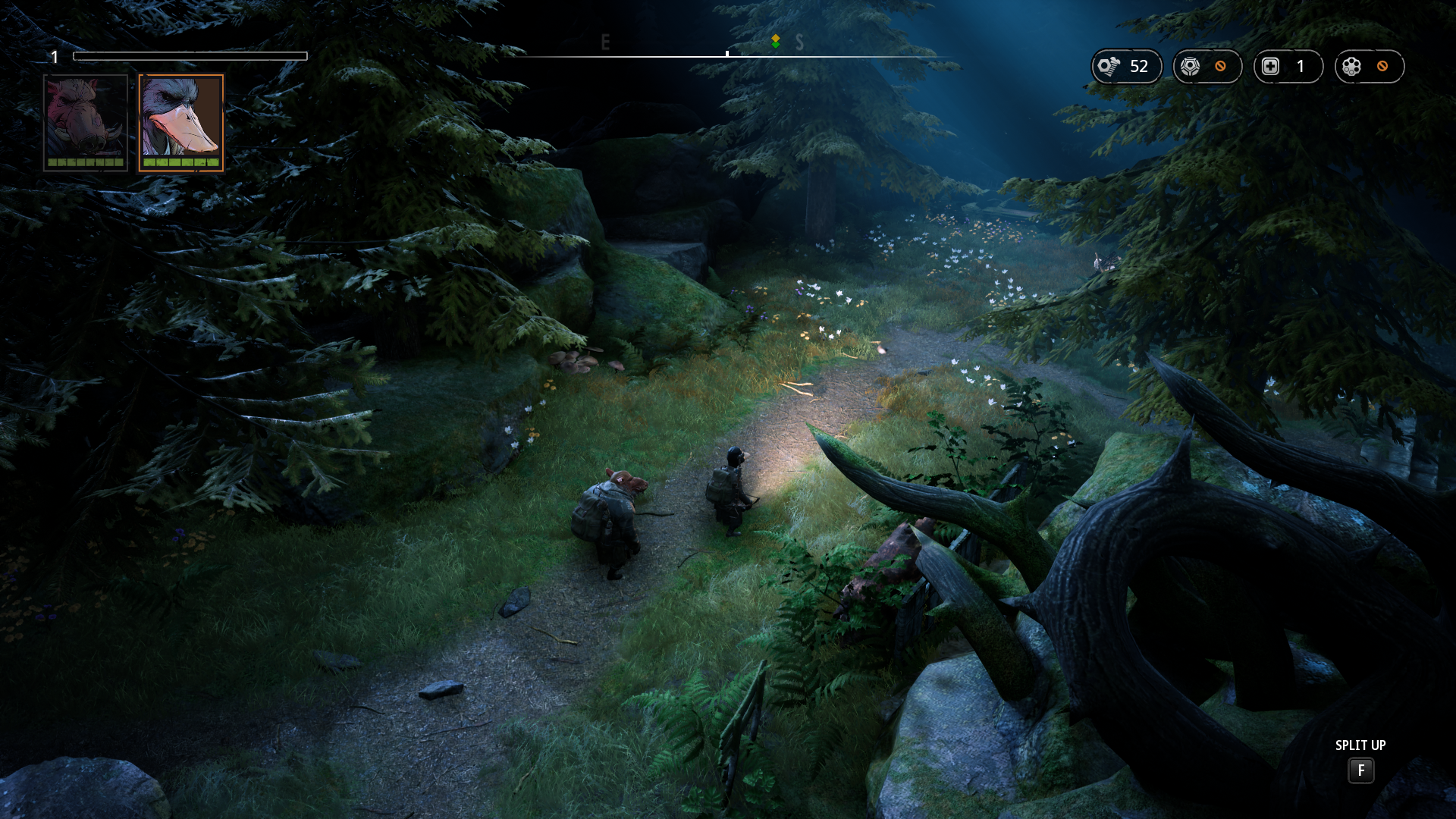The image size is (1456, 819).
Task: Select Dux's duck portrait
Action: point(181,121)
